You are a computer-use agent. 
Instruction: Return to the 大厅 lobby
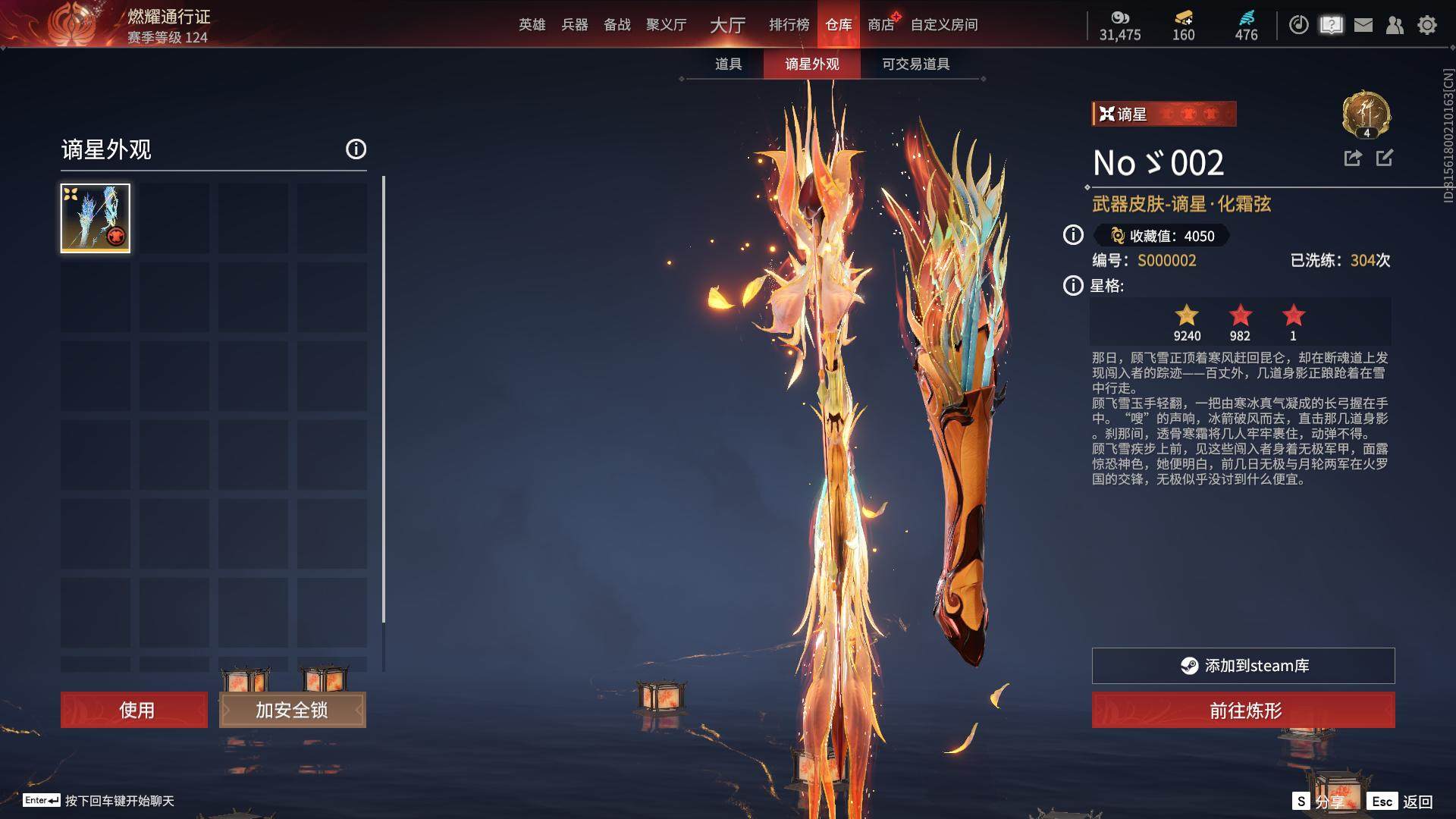tap(727, 25)
